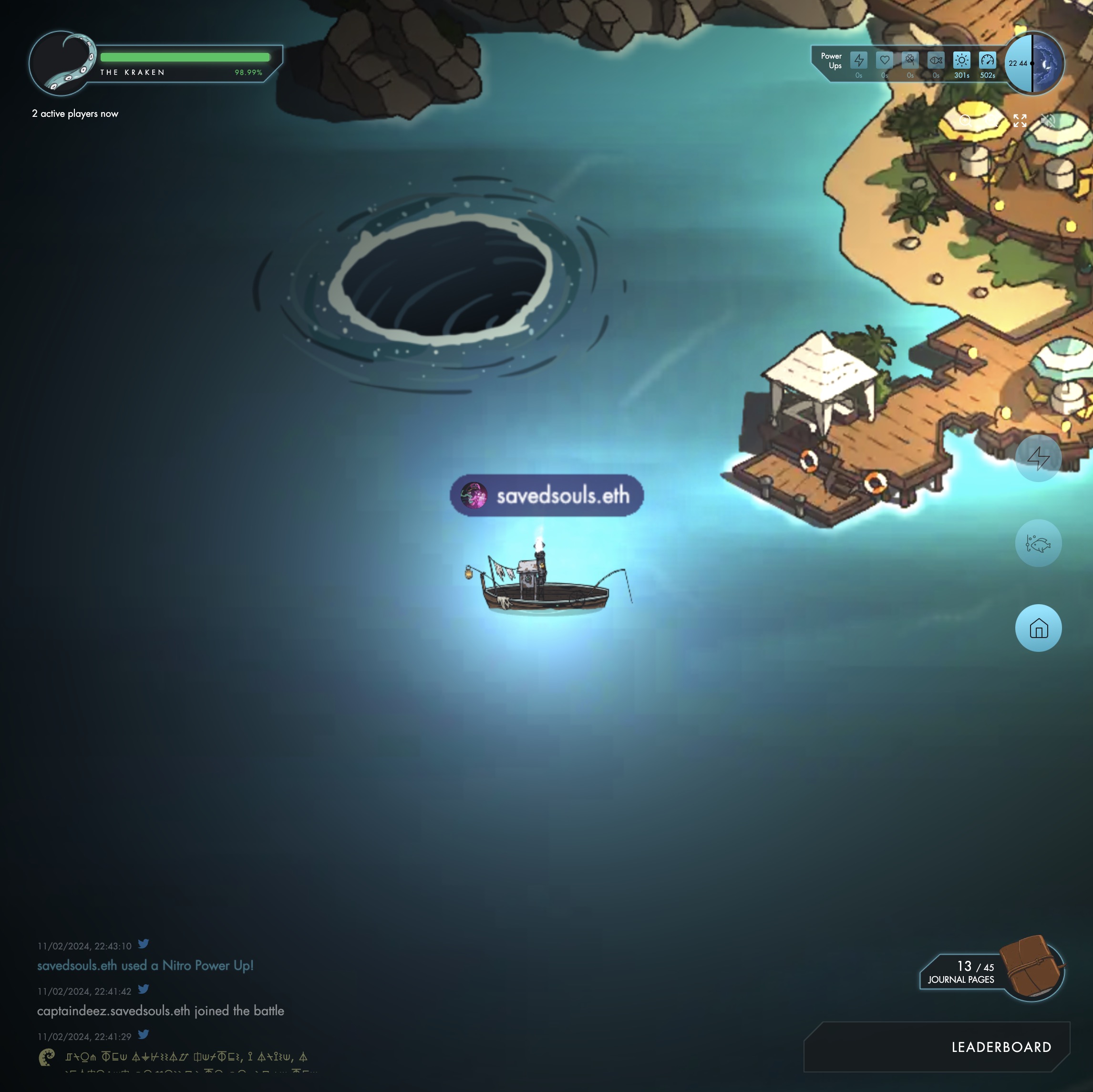Click the day-night clock dial
This screenshot has width=1093, height=1092.
click(x=1033, y=63)
